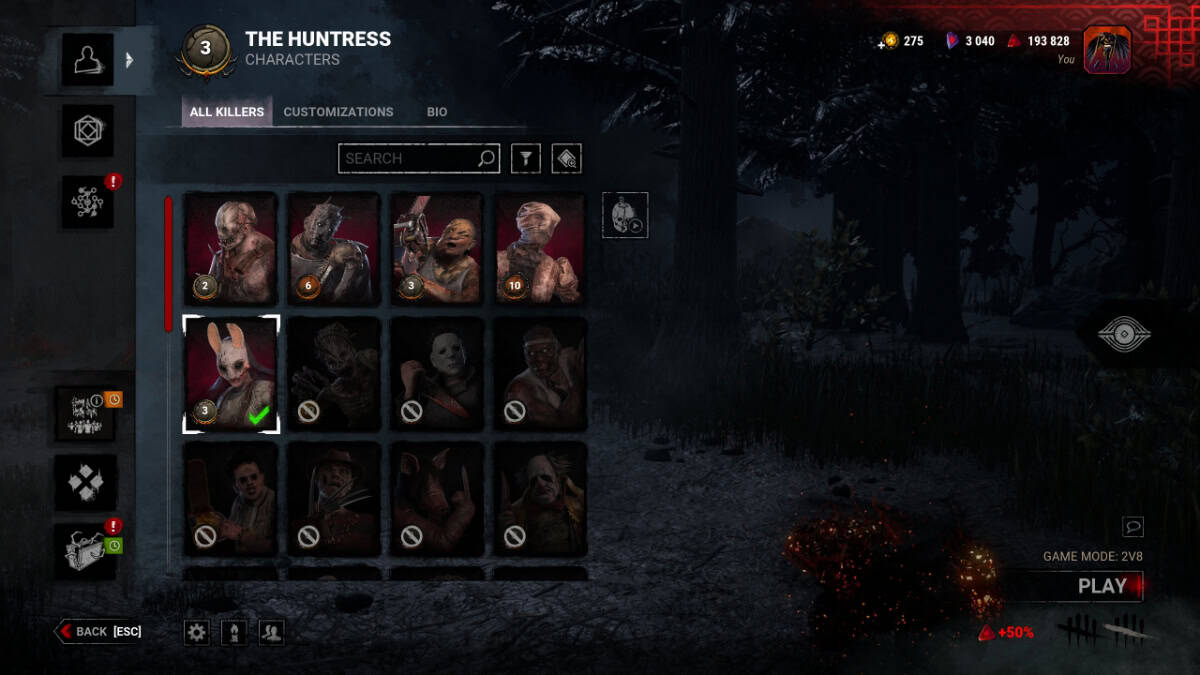
Task: Open the friends icon in bottom bar
Action: point(271,632)
